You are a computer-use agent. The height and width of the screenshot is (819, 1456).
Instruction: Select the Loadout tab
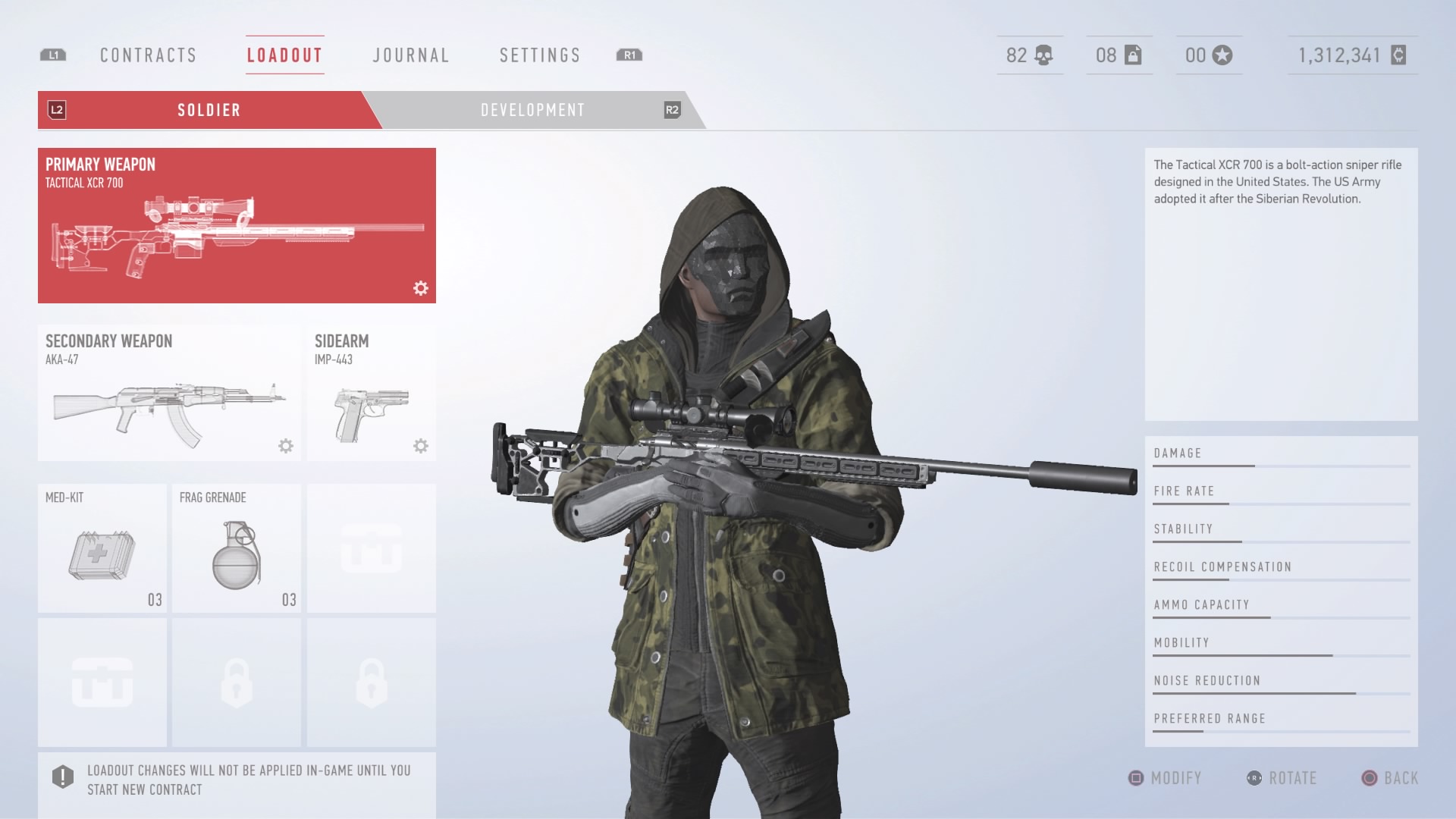[285, 55]
